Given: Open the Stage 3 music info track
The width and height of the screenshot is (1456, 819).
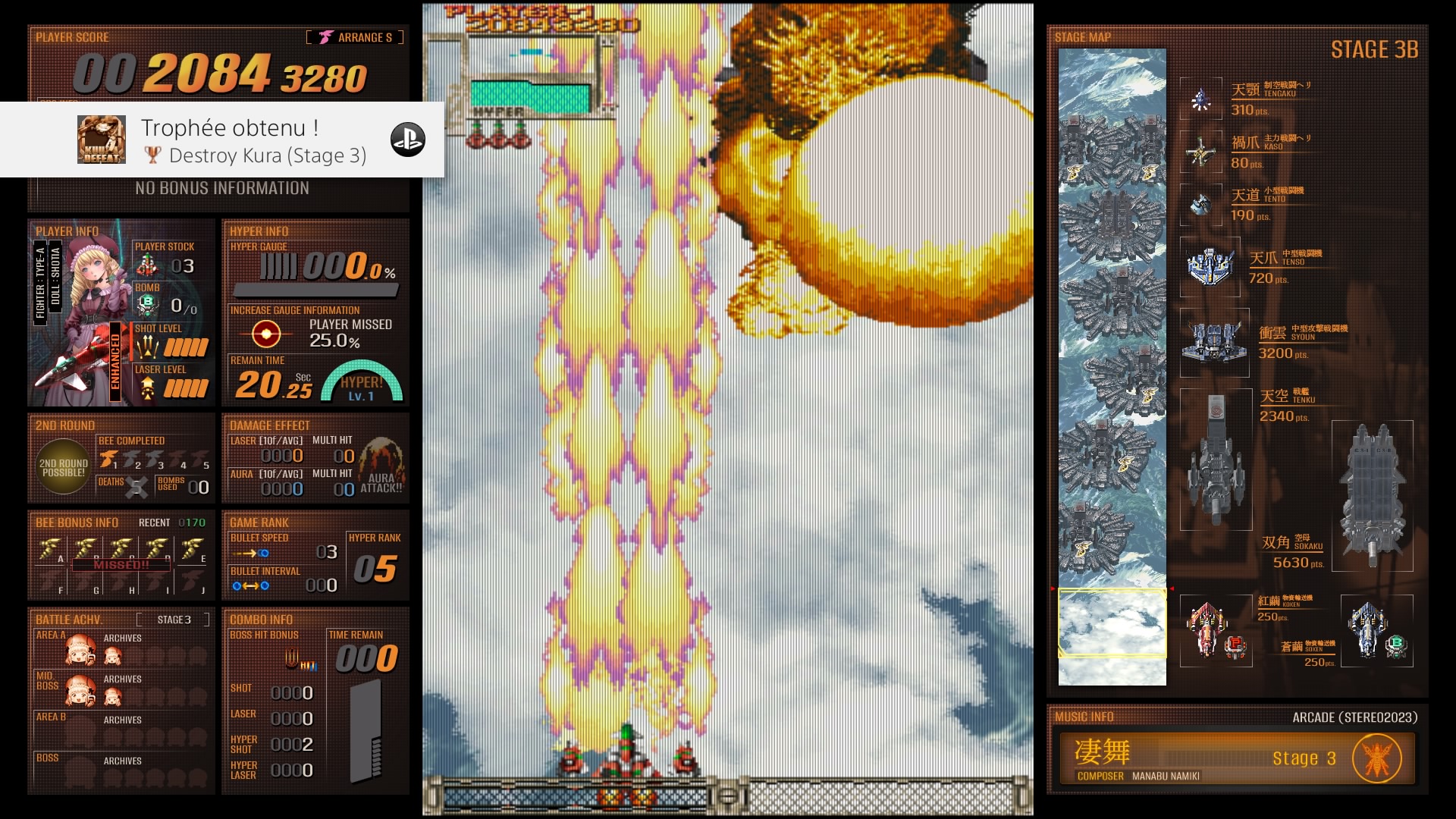Looking at the screenshot, I should [x=1236, y=758].
